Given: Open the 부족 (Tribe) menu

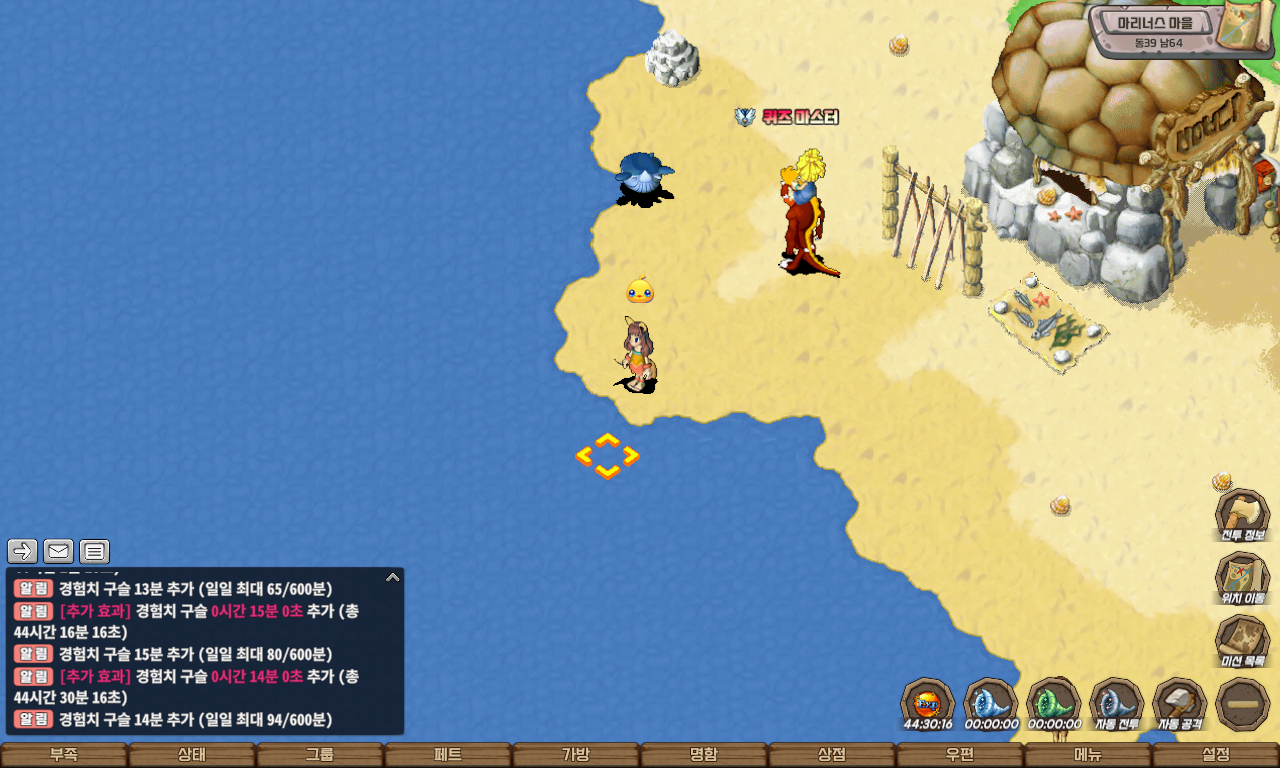Looking at the screenshot, I should point(64,755).
